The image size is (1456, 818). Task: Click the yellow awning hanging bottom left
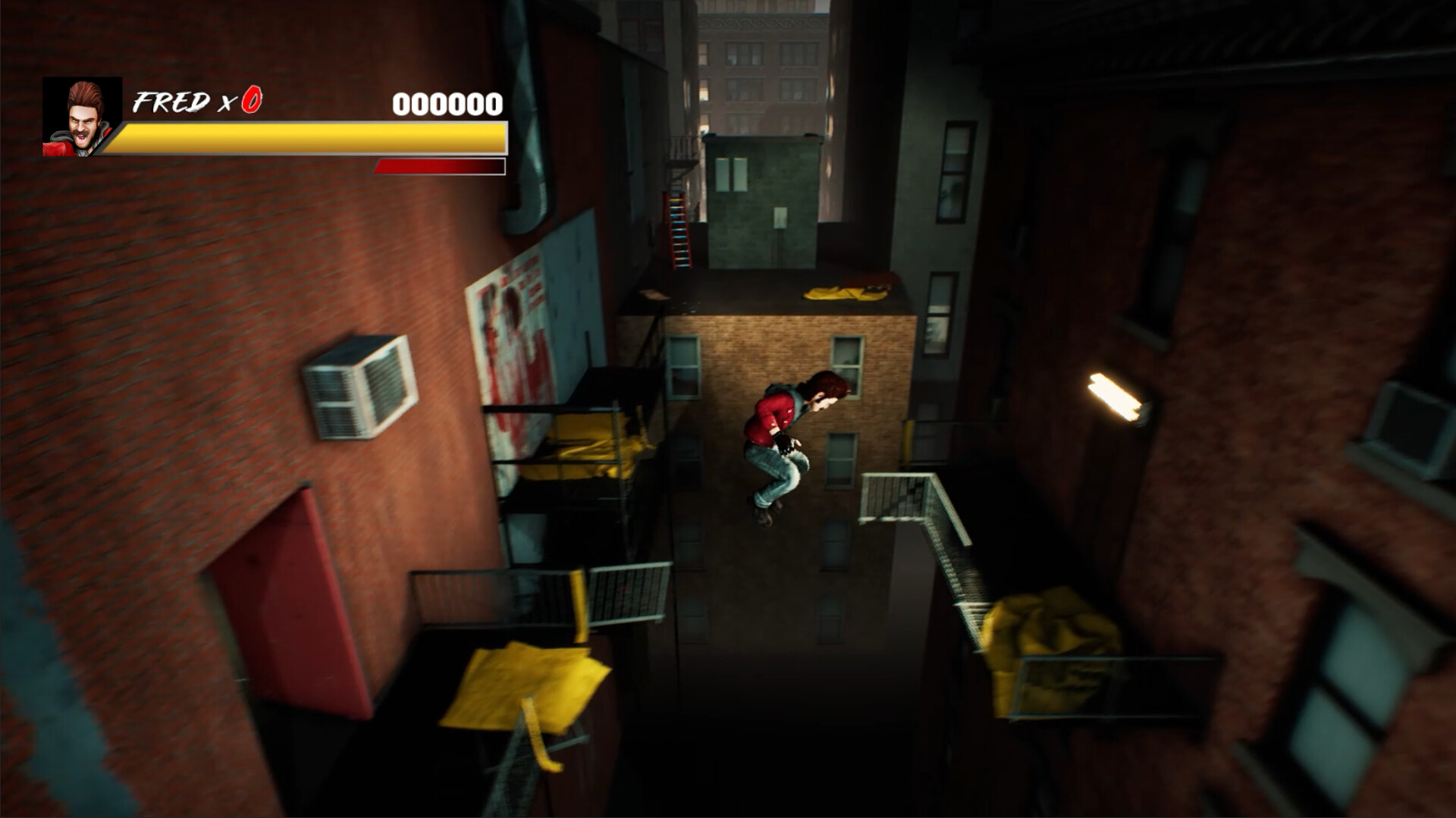(x=523, y=686)
